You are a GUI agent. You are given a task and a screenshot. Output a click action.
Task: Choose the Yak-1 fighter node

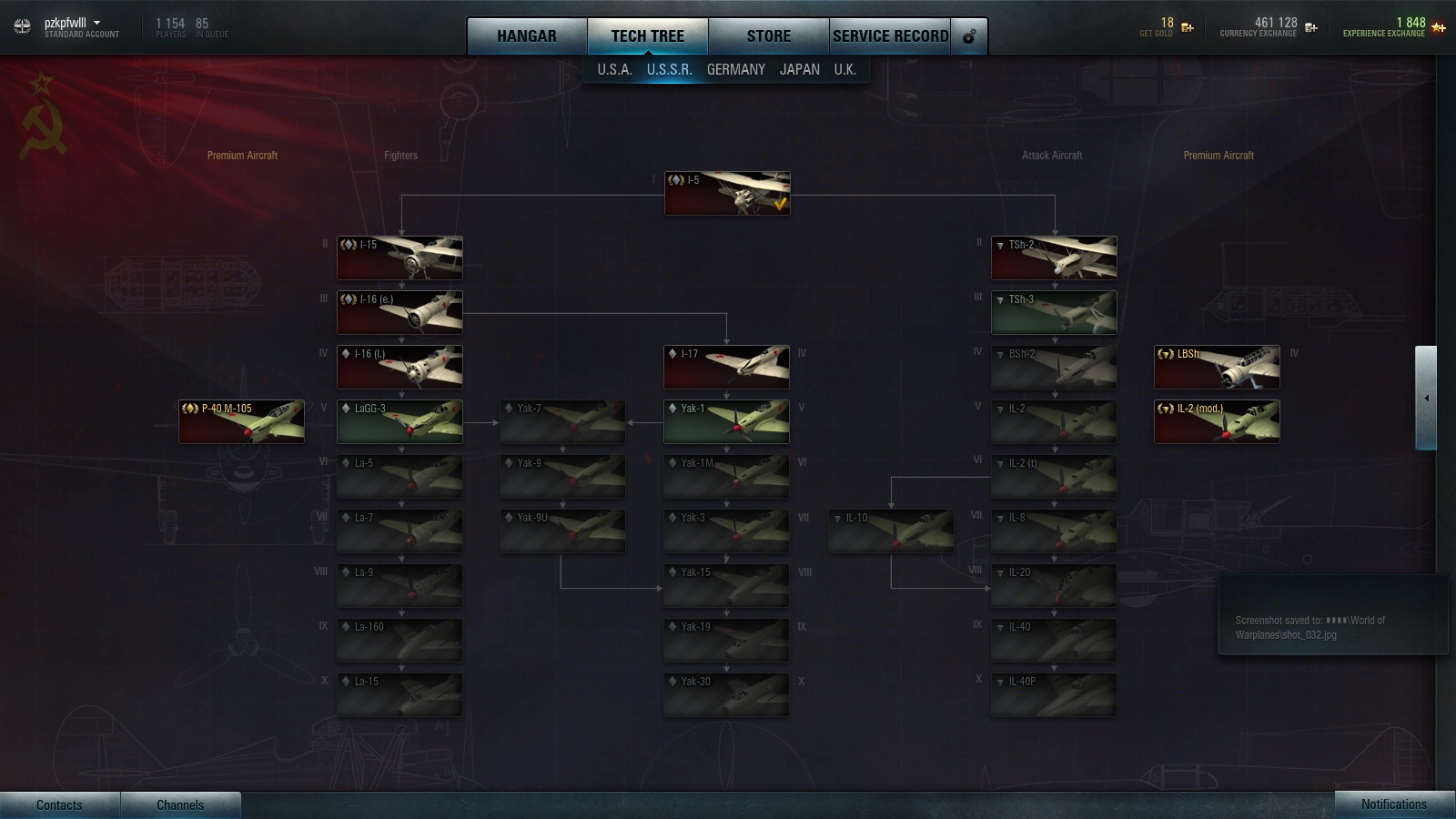[x=726, y=421]
